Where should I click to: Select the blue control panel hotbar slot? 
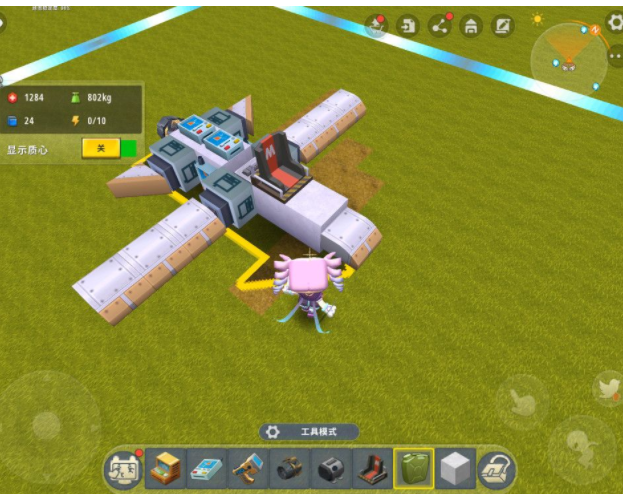[x=206, y=468]
